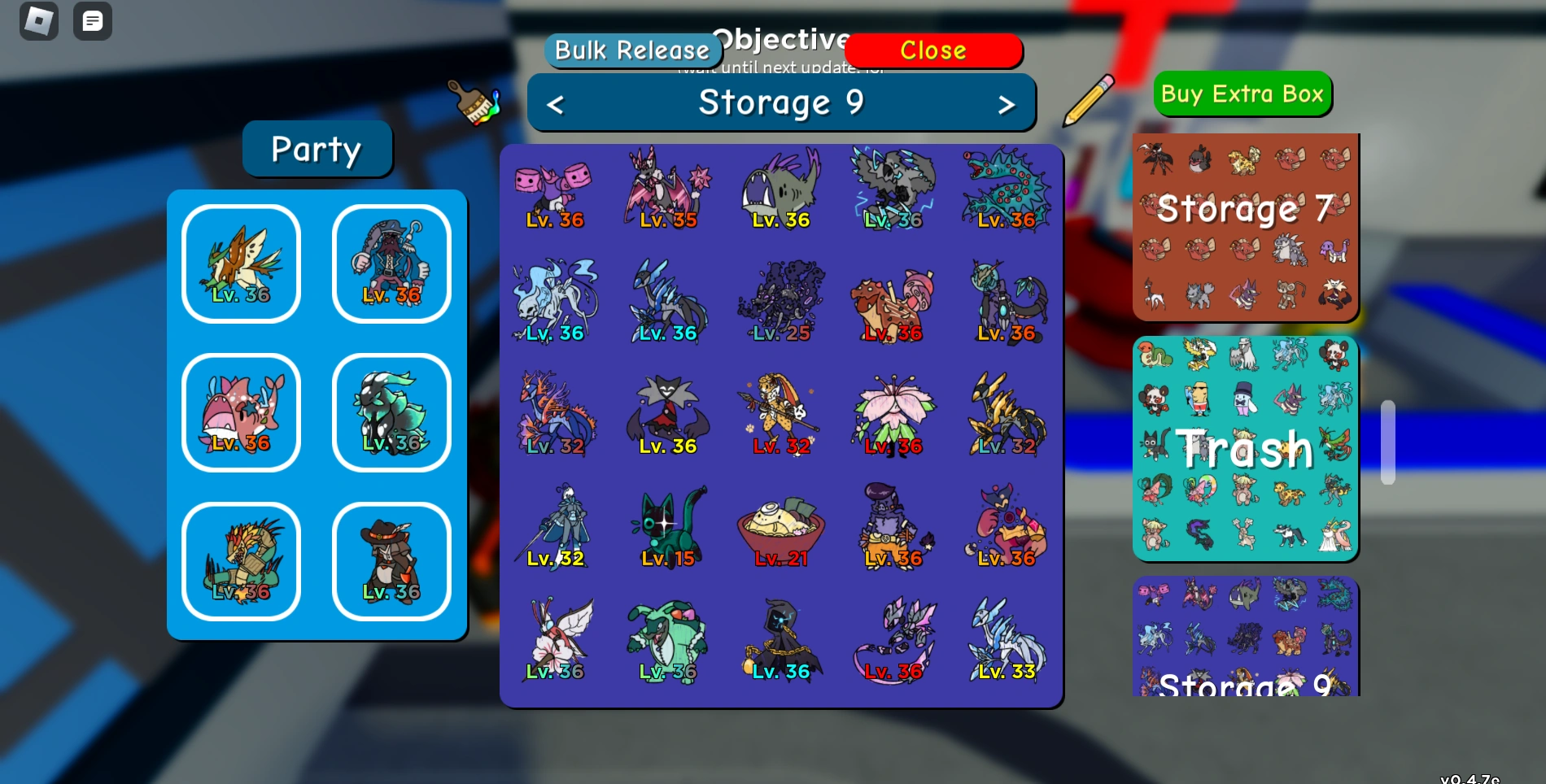Click the pencil icon to rename Storage 9
Screen dimensions: 1546x784
coord(1089,101)
